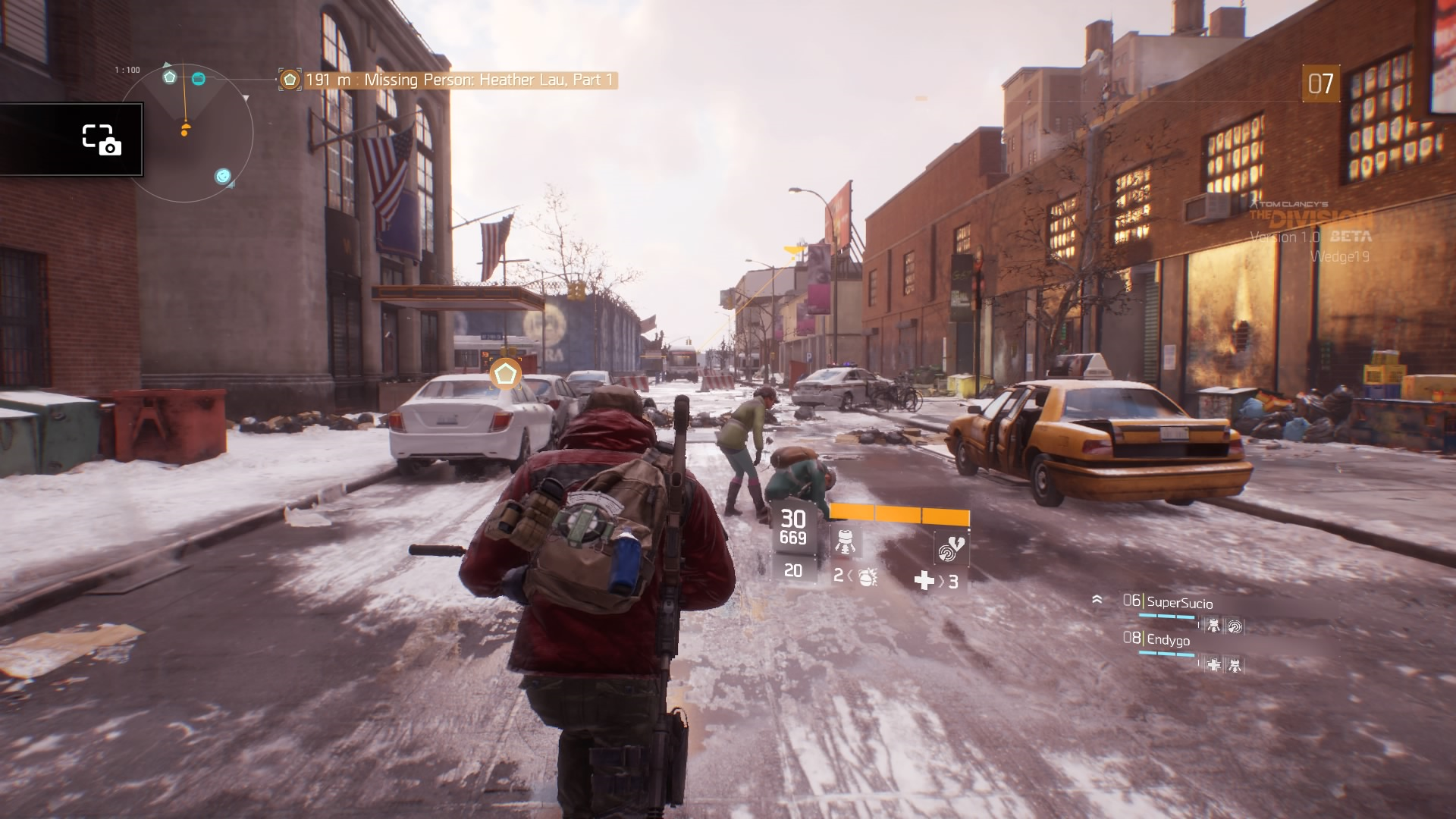Toggle the cyan contact icon on the lower minimap
The width and height of the screenshot is (1456, 819).
pyautogui.click(x=222, y=176)
